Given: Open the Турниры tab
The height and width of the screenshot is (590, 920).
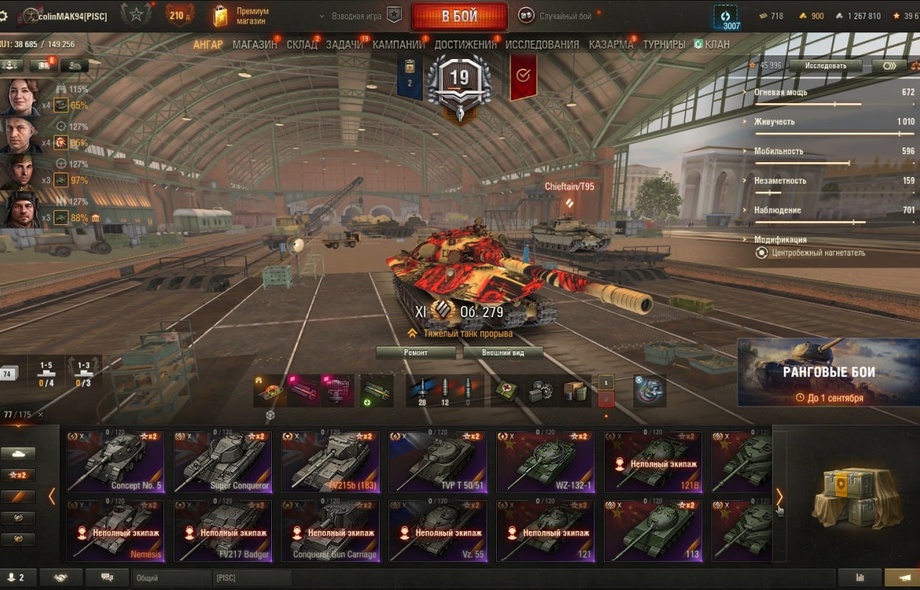Looking at the screenshot, I should 664,45.
